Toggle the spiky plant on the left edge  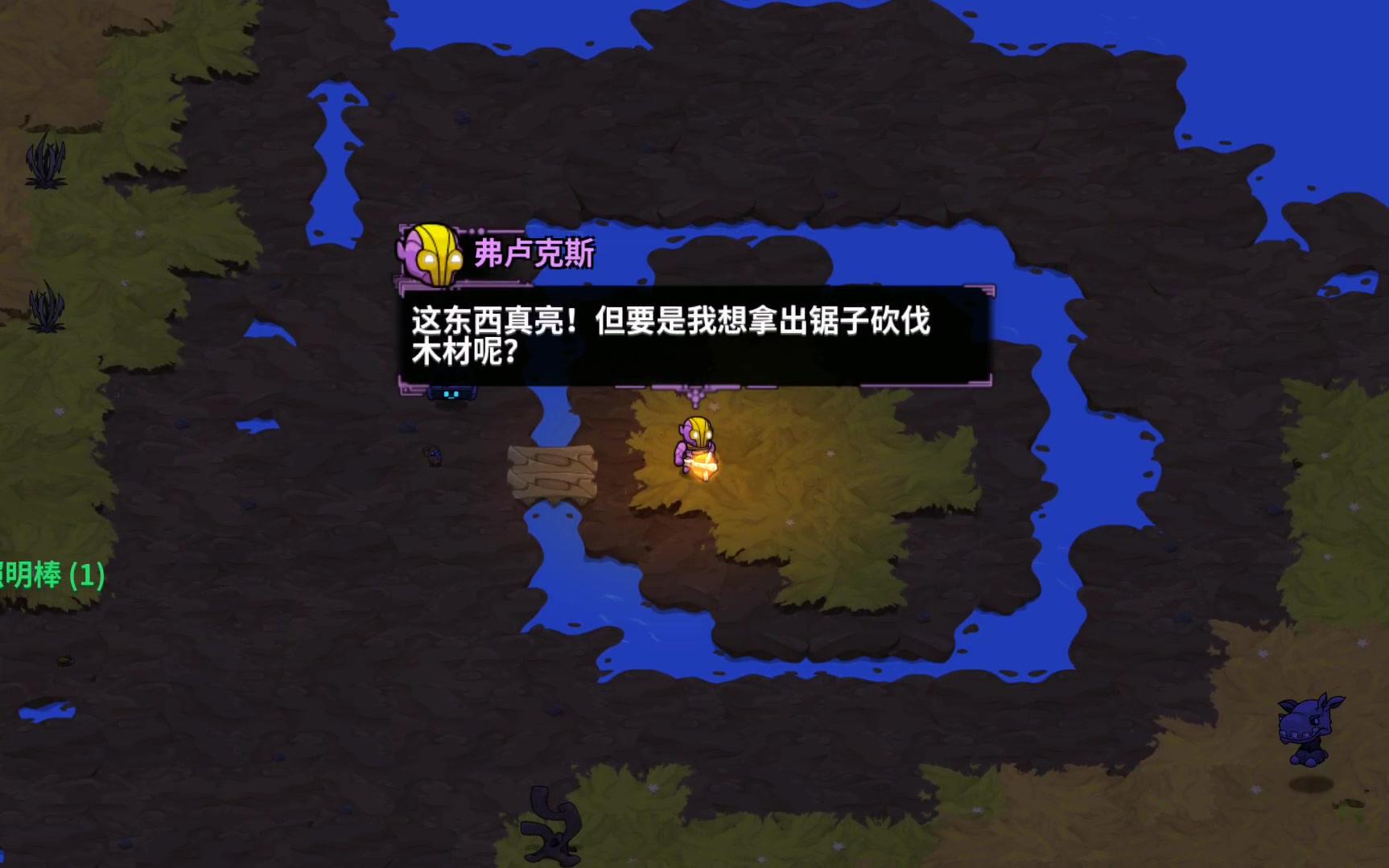[x=44, y=165]
